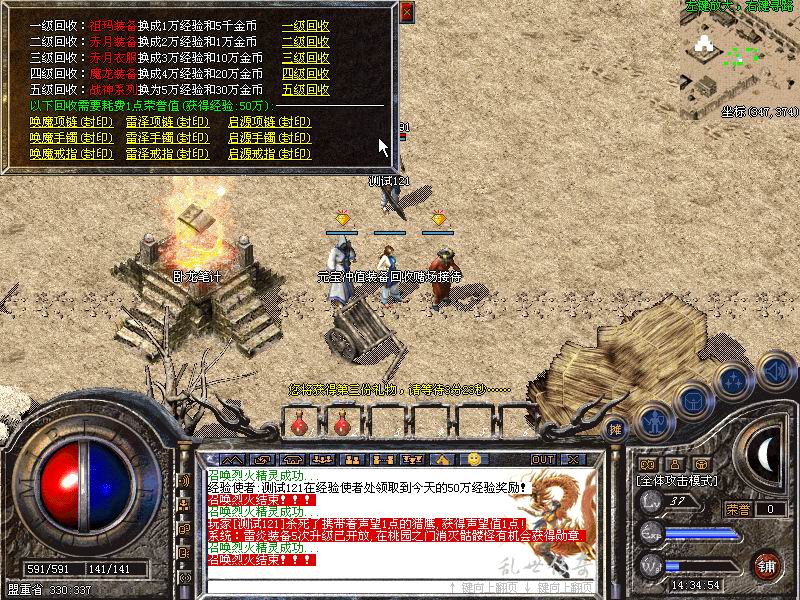The width and height of the screenshot is (800, 600).
Task: Select the 二级回收 recycling link
Action: (x=305, y=42)
